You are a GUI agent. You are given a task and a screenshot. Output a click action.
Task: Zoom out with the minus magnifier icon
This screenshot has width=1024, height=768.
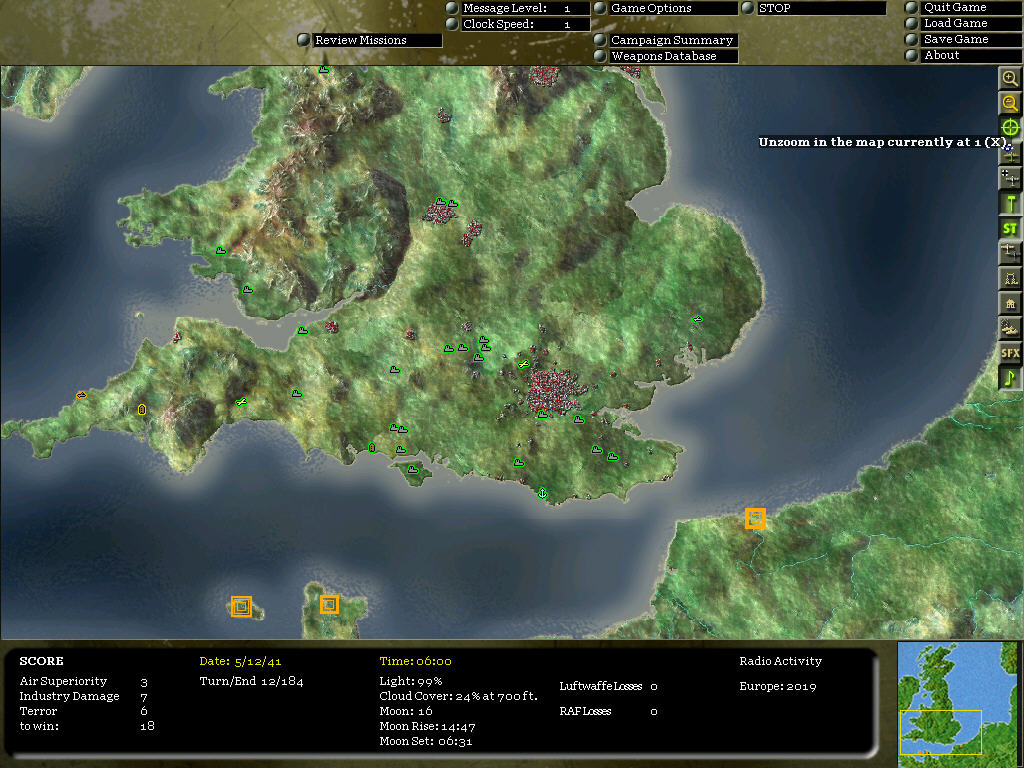pyautogui.click(x=1010, y=103)
